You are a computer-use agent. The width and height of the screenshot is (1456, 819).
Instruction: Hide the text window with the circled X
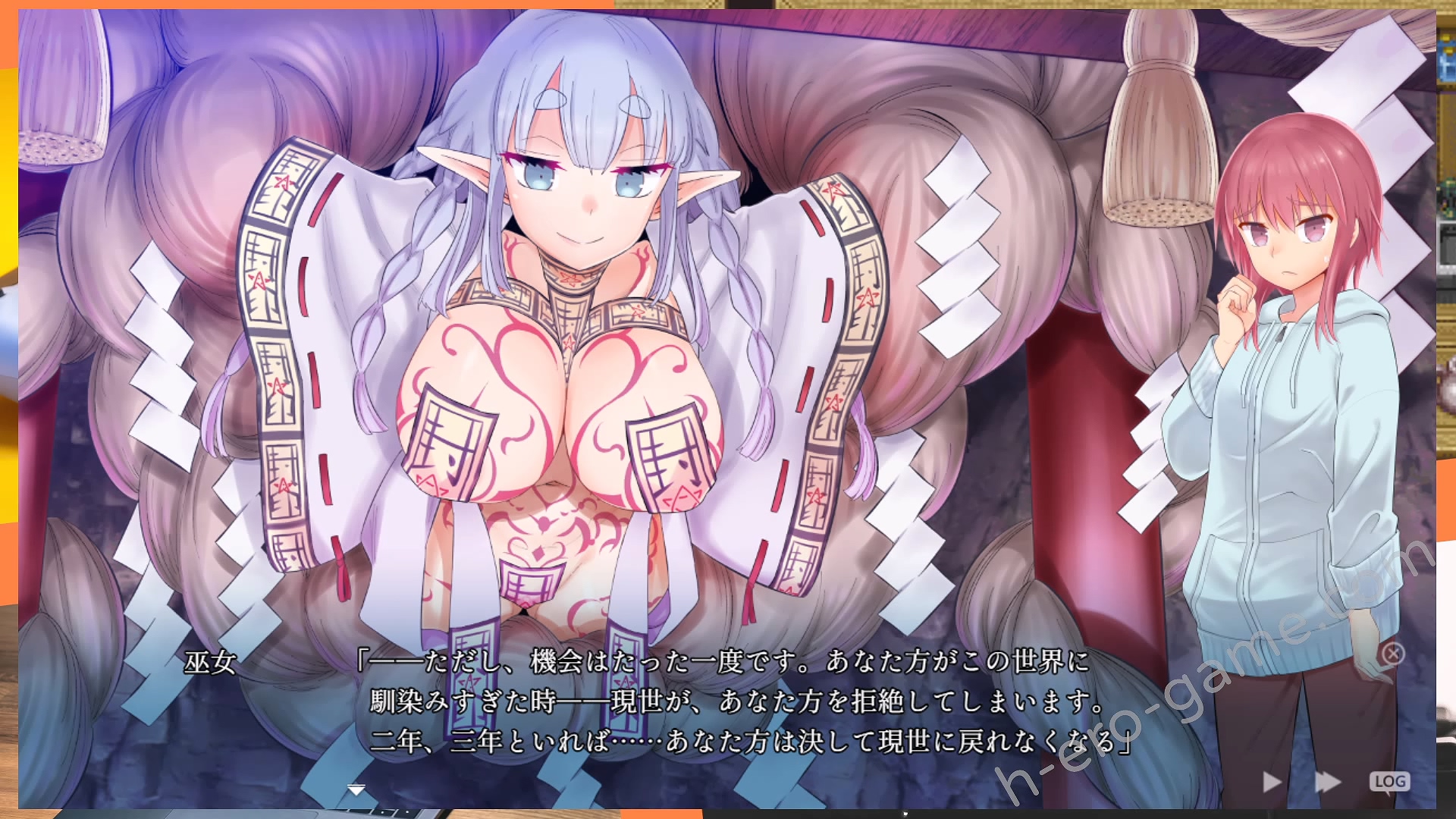point(1393,653)
